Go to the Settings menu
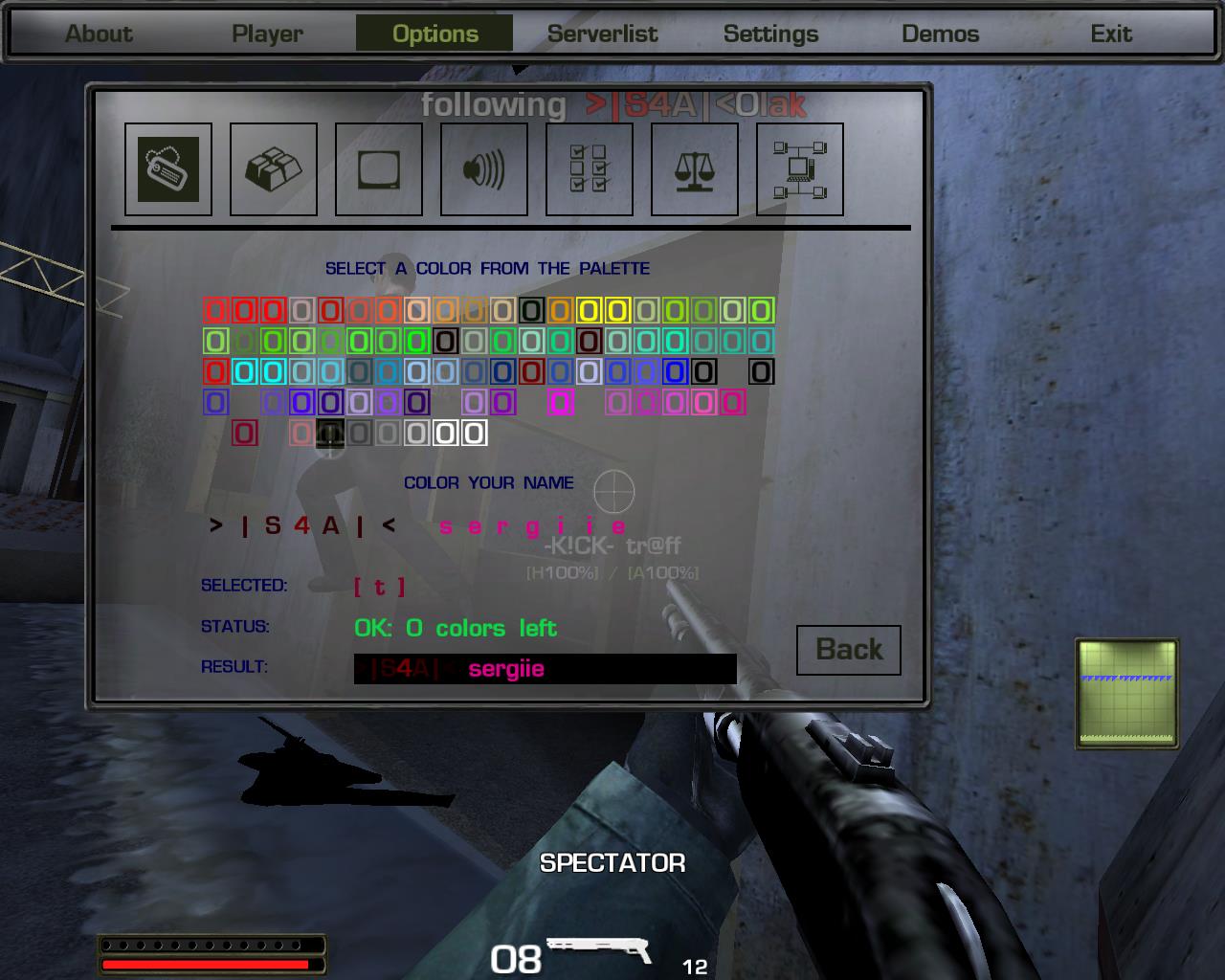1225x980 pixels. point(770,33)
